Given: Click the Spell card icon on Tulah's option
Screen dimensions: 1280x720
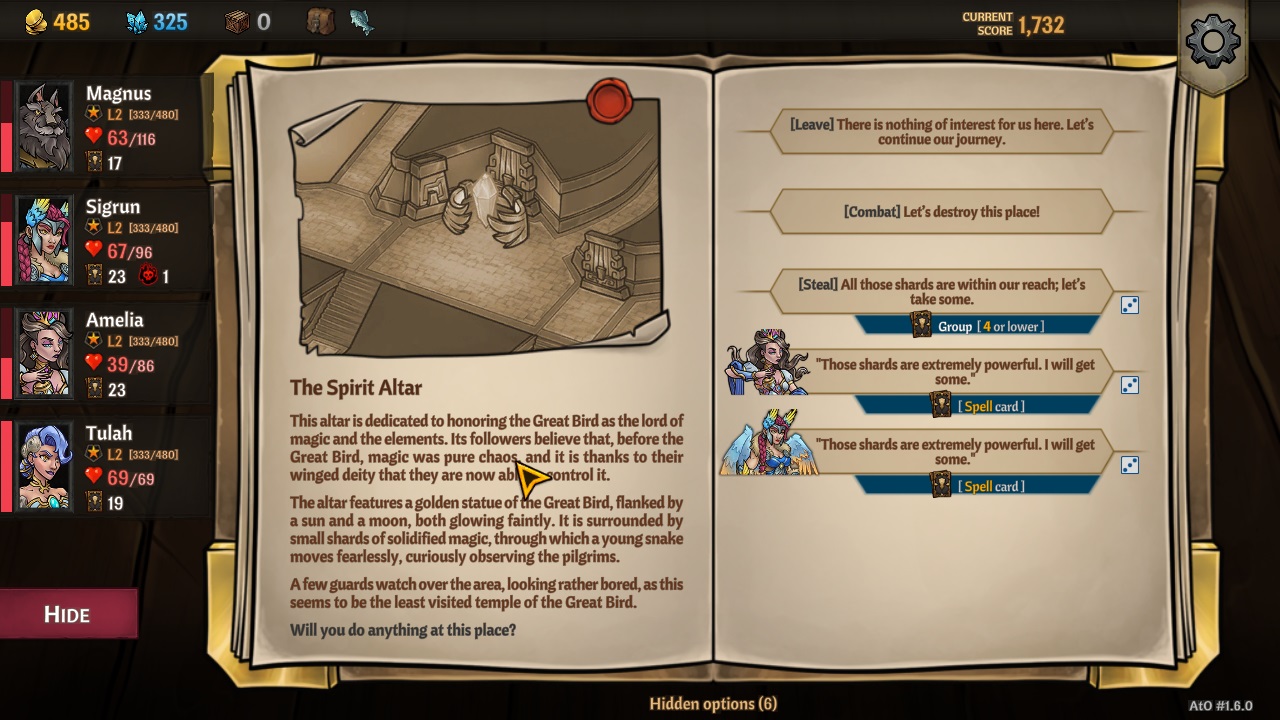Looking at the screenshot, I should click(941, 486).
